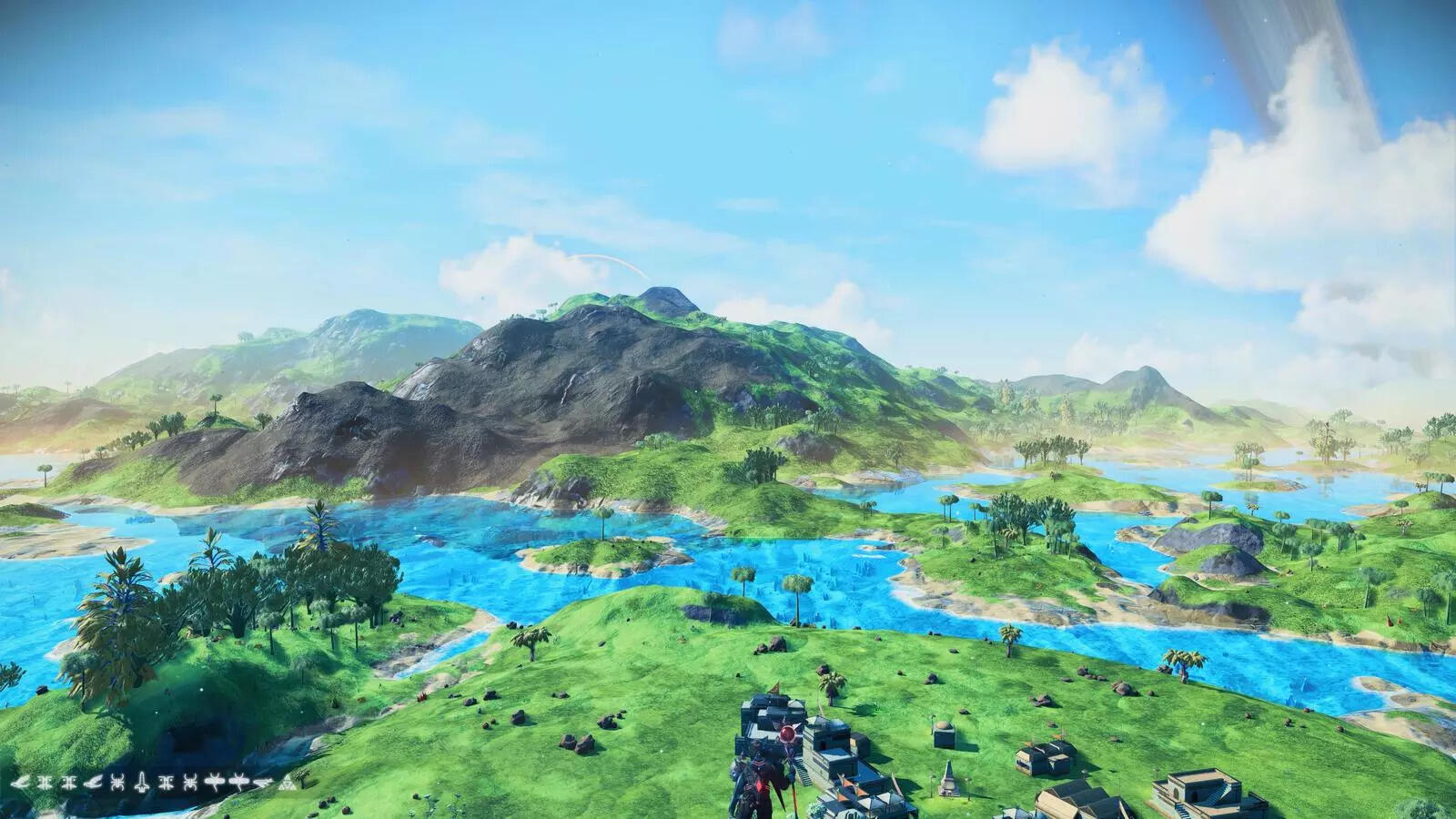Select the insect glyph right of the X symbol
Viewport: 1456px width, 819px height.
click(189, 783)
